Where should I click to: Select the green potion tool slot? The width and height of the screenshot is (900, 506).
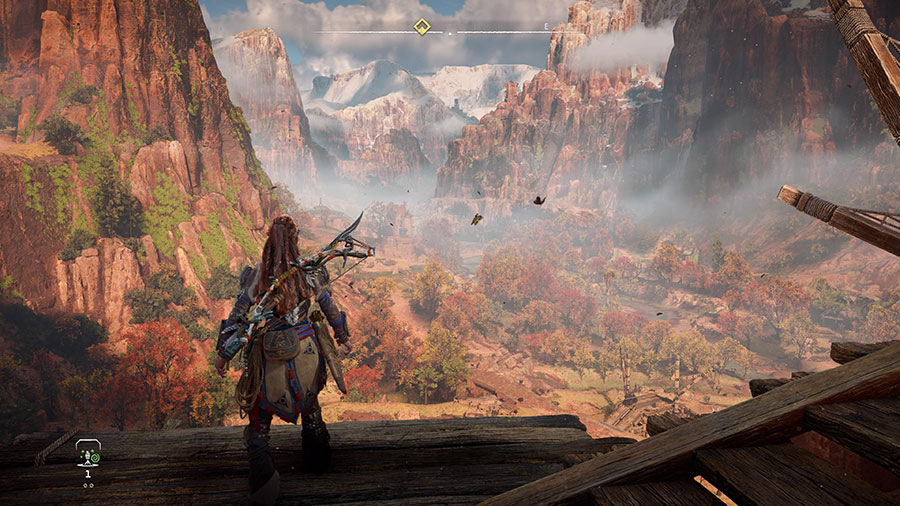[88, 457]
